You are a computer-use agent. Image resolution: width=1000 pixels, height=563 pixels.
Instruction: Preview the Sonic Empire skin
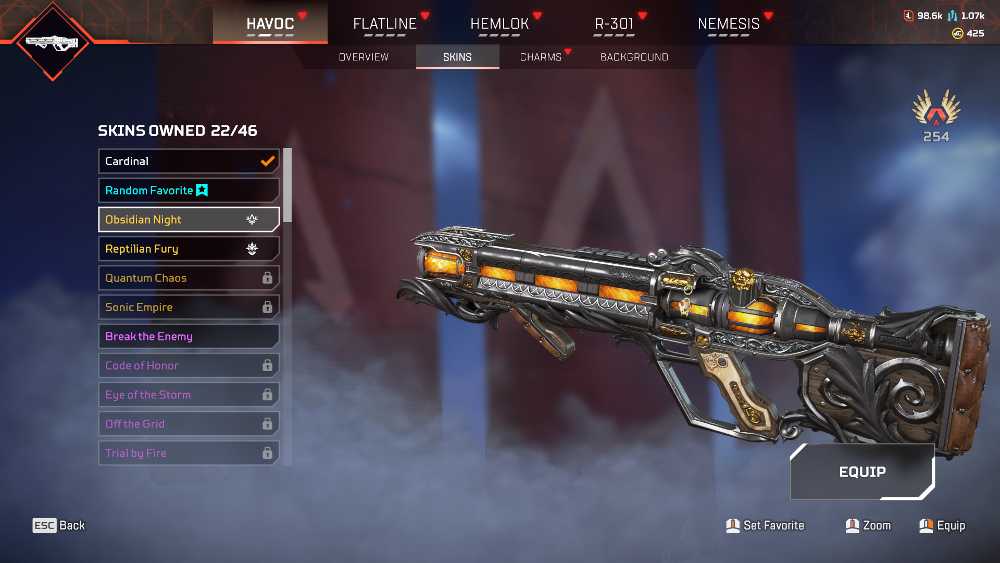click(189, 307)
